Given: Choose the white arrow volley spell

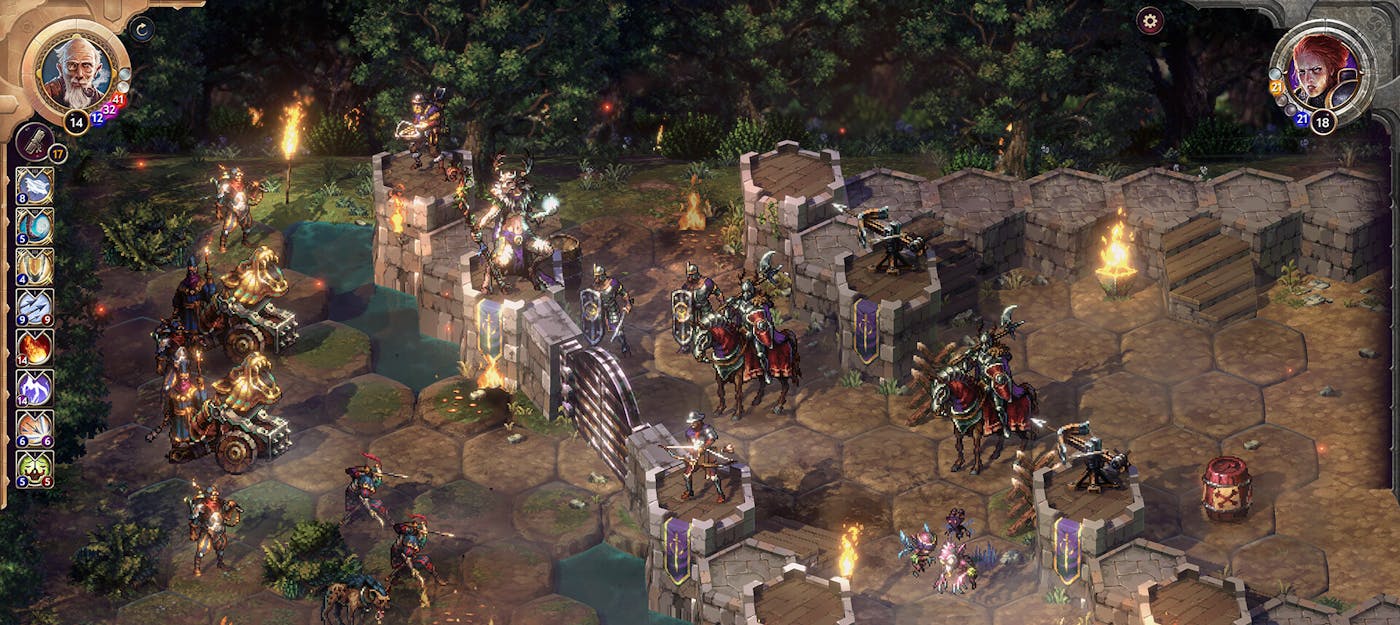Looking at the screenshot, I should 35,307.
